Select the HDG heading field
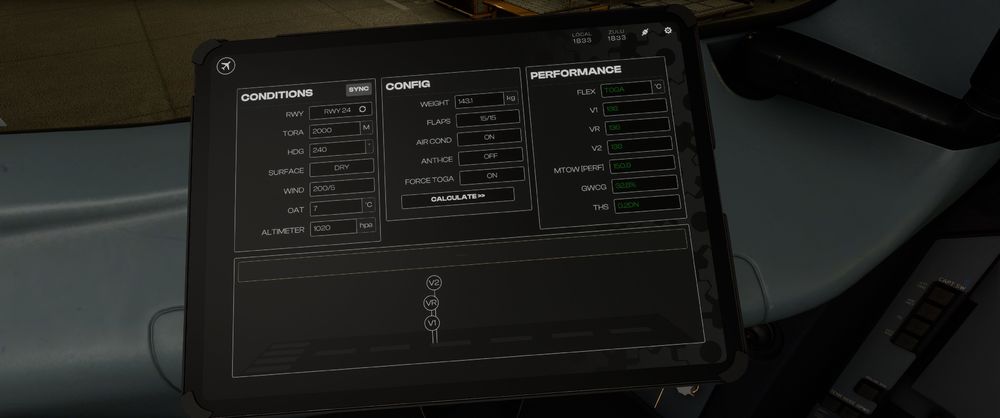Image resolution: width=1000 pixels, height=418 pixels. 336,150
